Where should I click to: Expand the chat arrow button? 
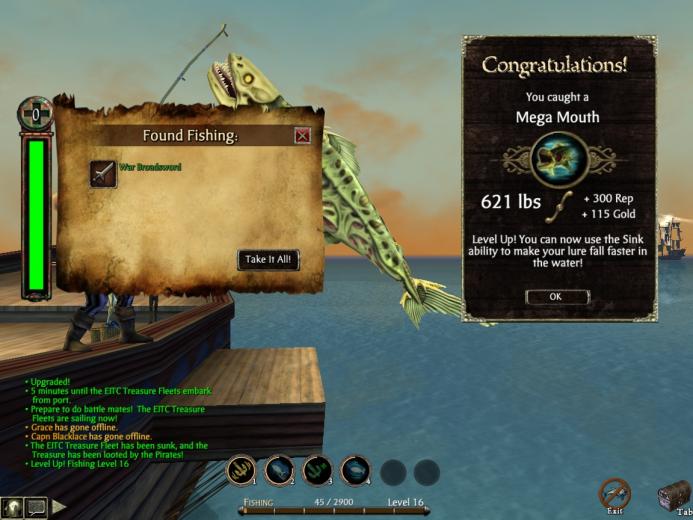pos(59,507)
